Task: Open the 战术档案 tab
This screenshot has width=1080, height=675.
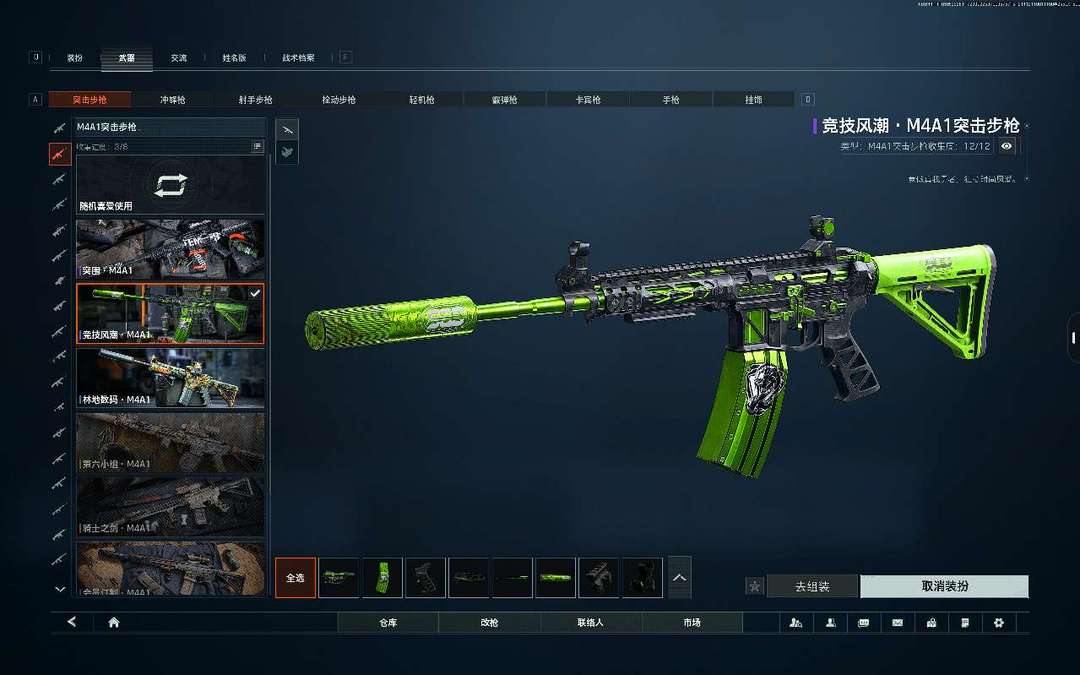Action: click(x=298, y=58)
